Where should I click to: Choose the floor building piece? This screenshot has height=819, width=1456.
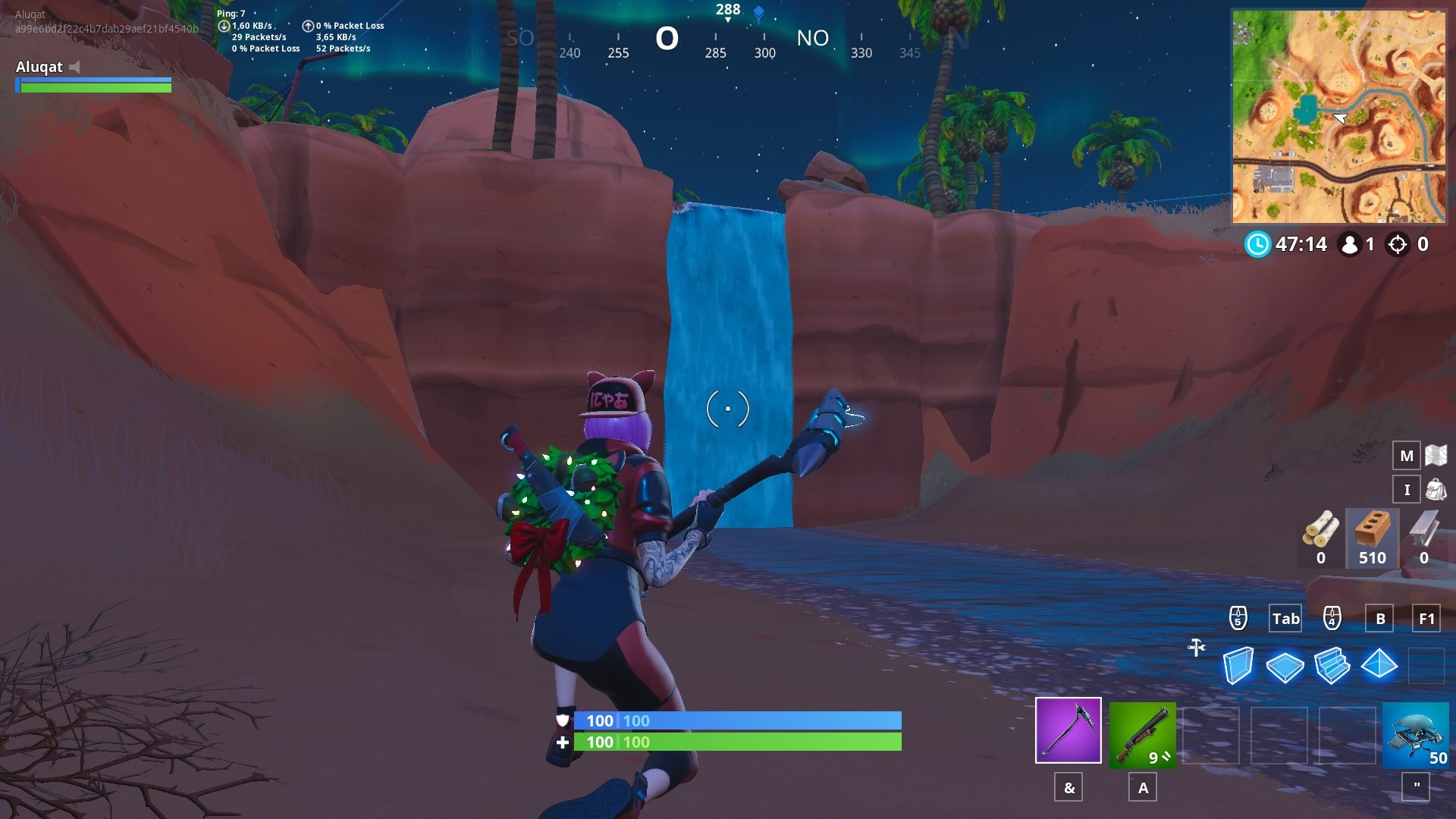click(1285, 667)
